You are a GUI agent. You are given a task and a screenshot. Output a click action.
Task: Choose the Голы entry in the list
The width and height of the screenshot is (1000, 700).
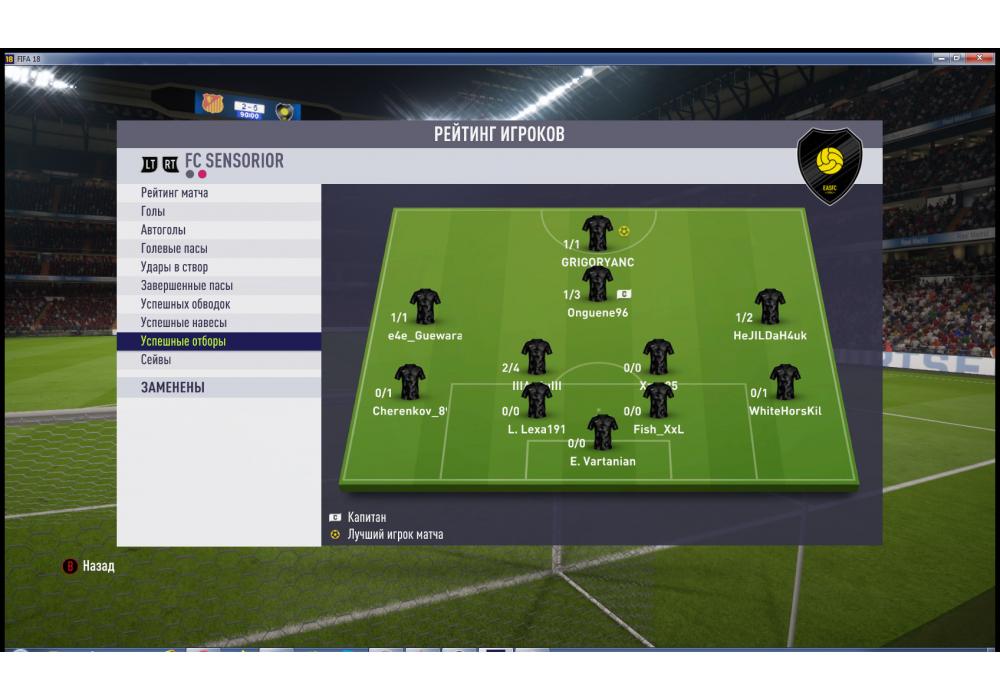(x=153, y=212)
